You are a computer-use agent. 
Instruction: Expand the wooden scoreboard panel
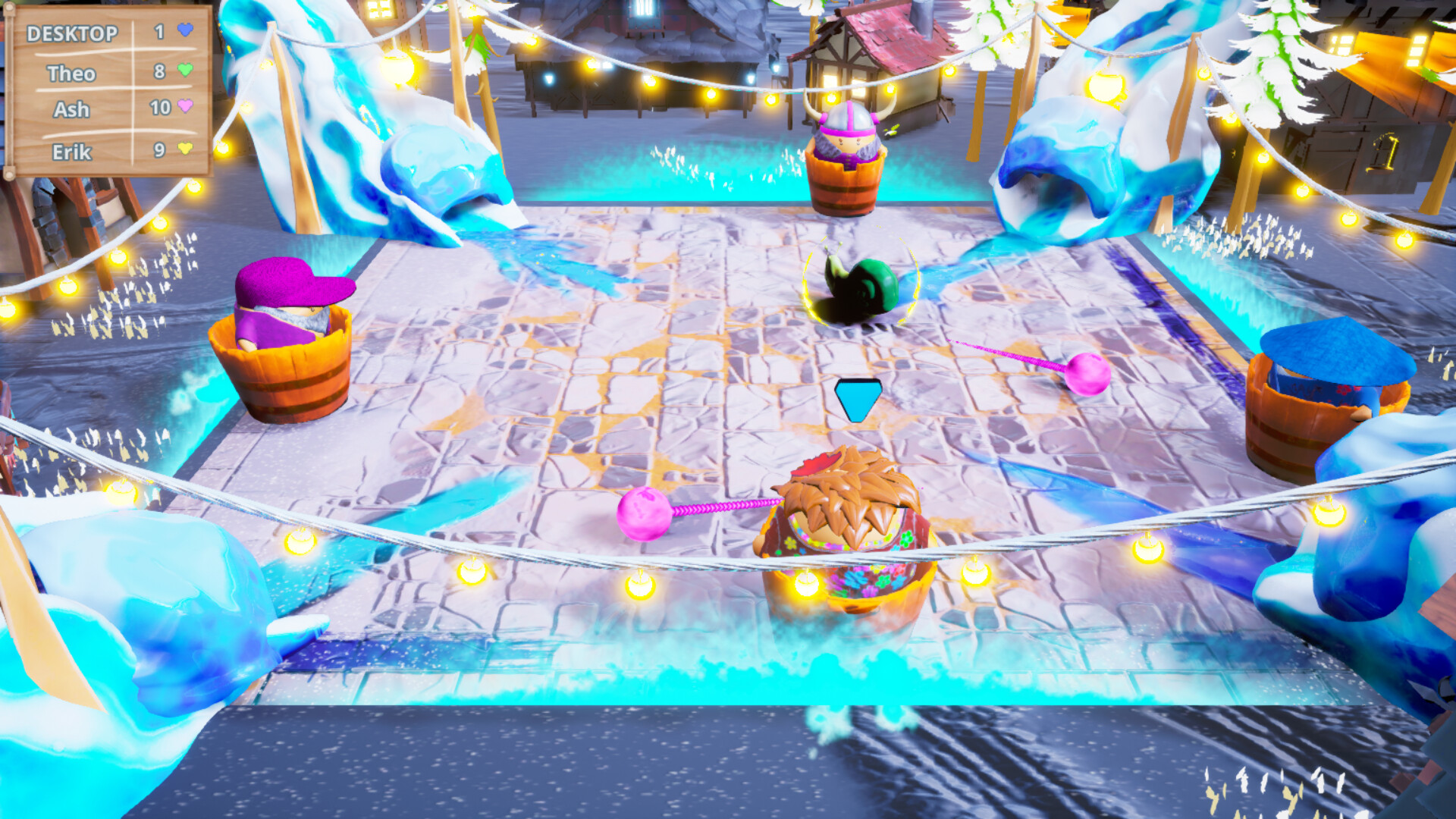coord(110,91)
